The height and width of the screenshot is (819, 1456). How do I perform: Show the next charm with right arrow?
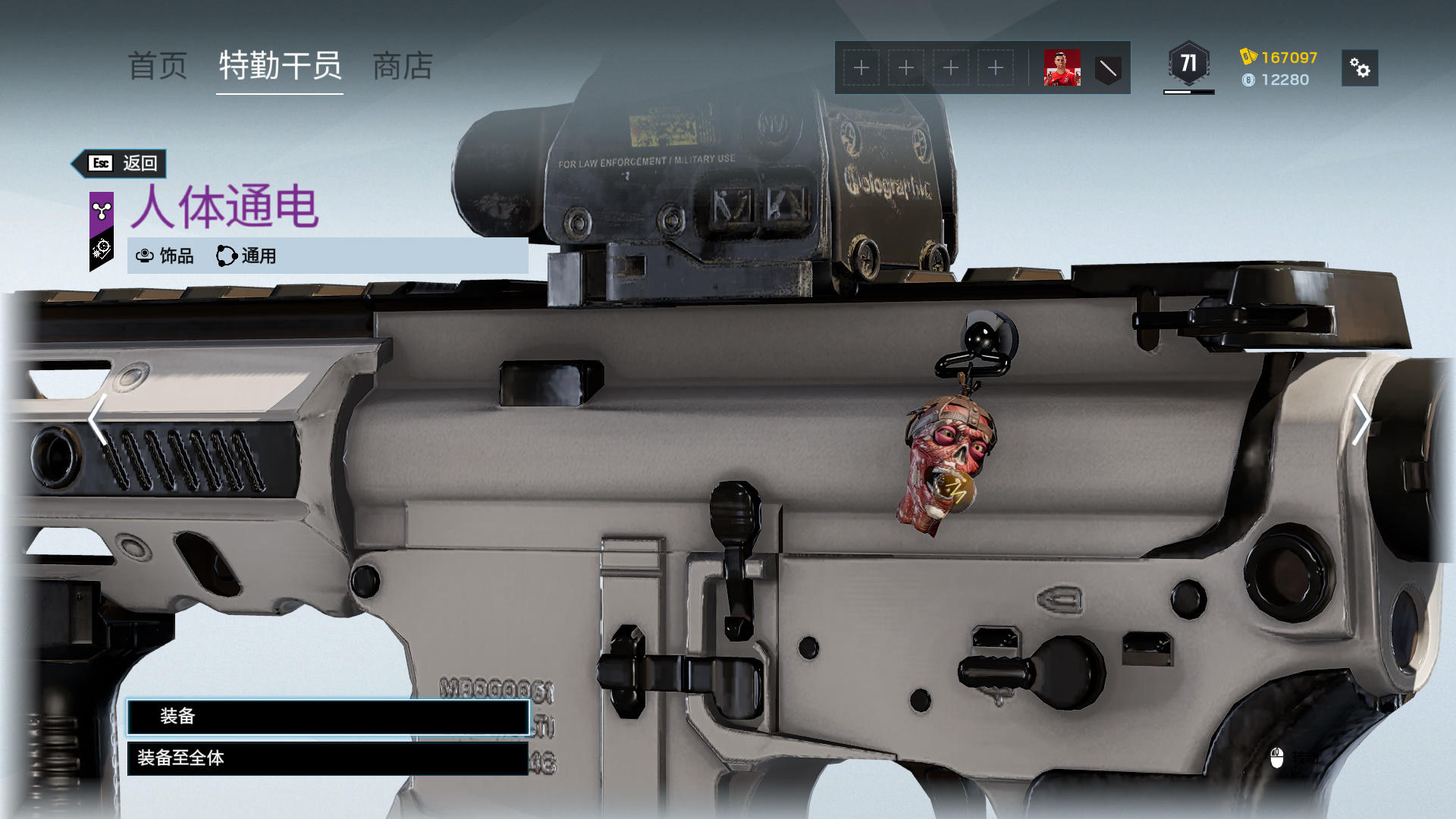(x=1361, y=419)
